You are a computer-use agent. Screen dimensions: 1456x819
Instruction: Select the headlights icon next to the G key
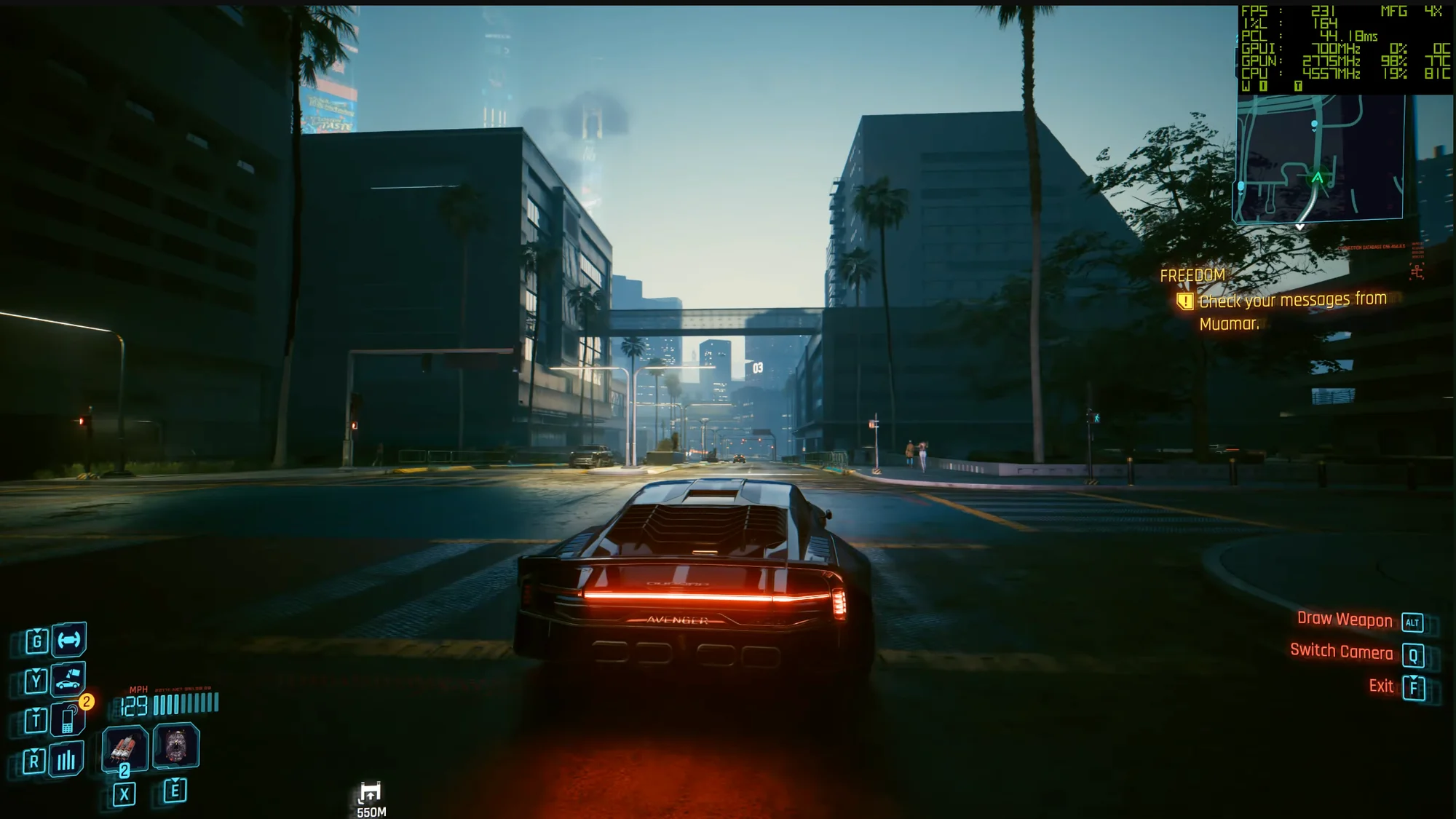[x=68, y=641]
